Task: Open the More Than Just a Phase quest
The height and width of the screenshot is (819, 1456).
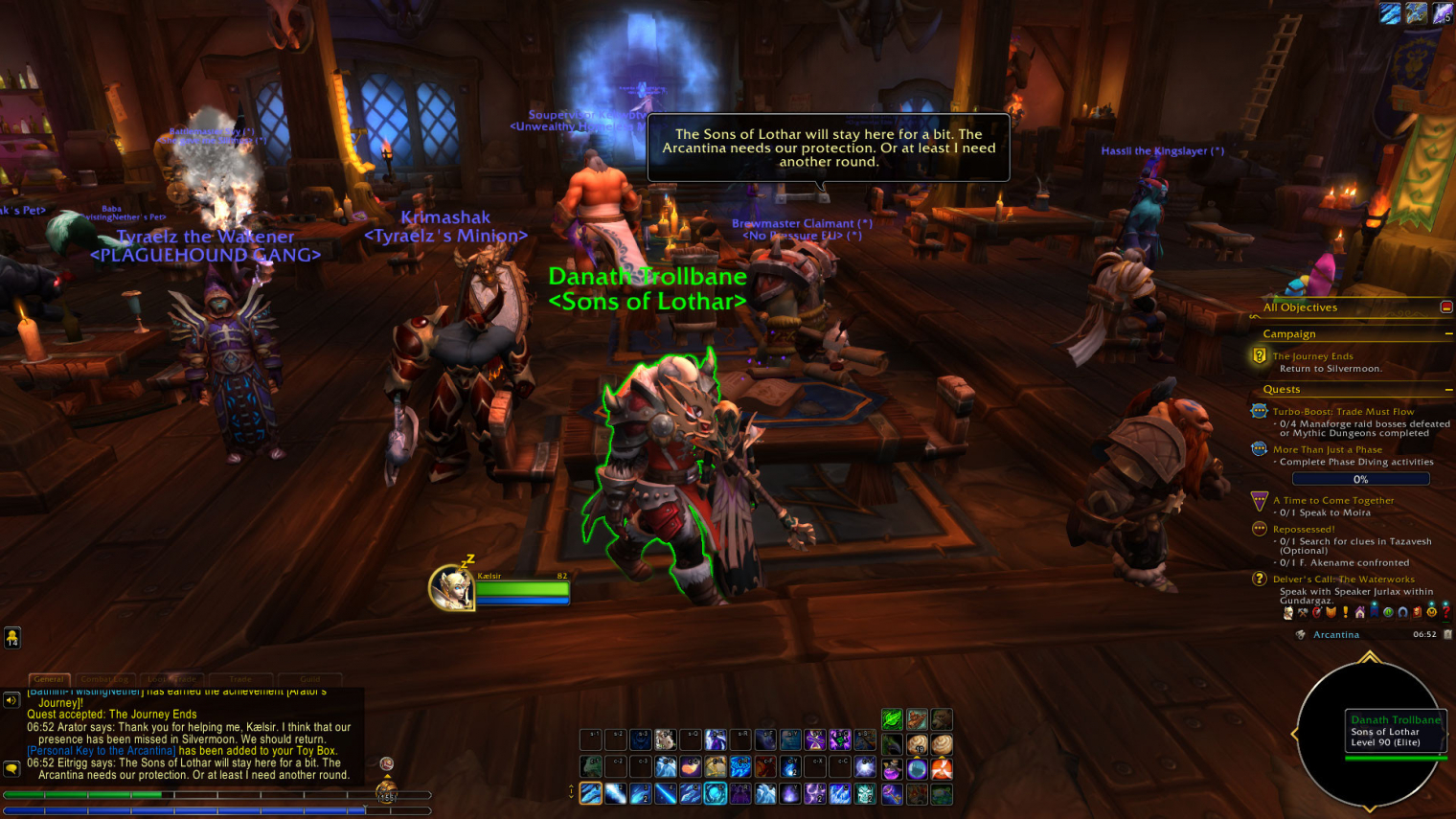Action: click(x=1327, y=449)
